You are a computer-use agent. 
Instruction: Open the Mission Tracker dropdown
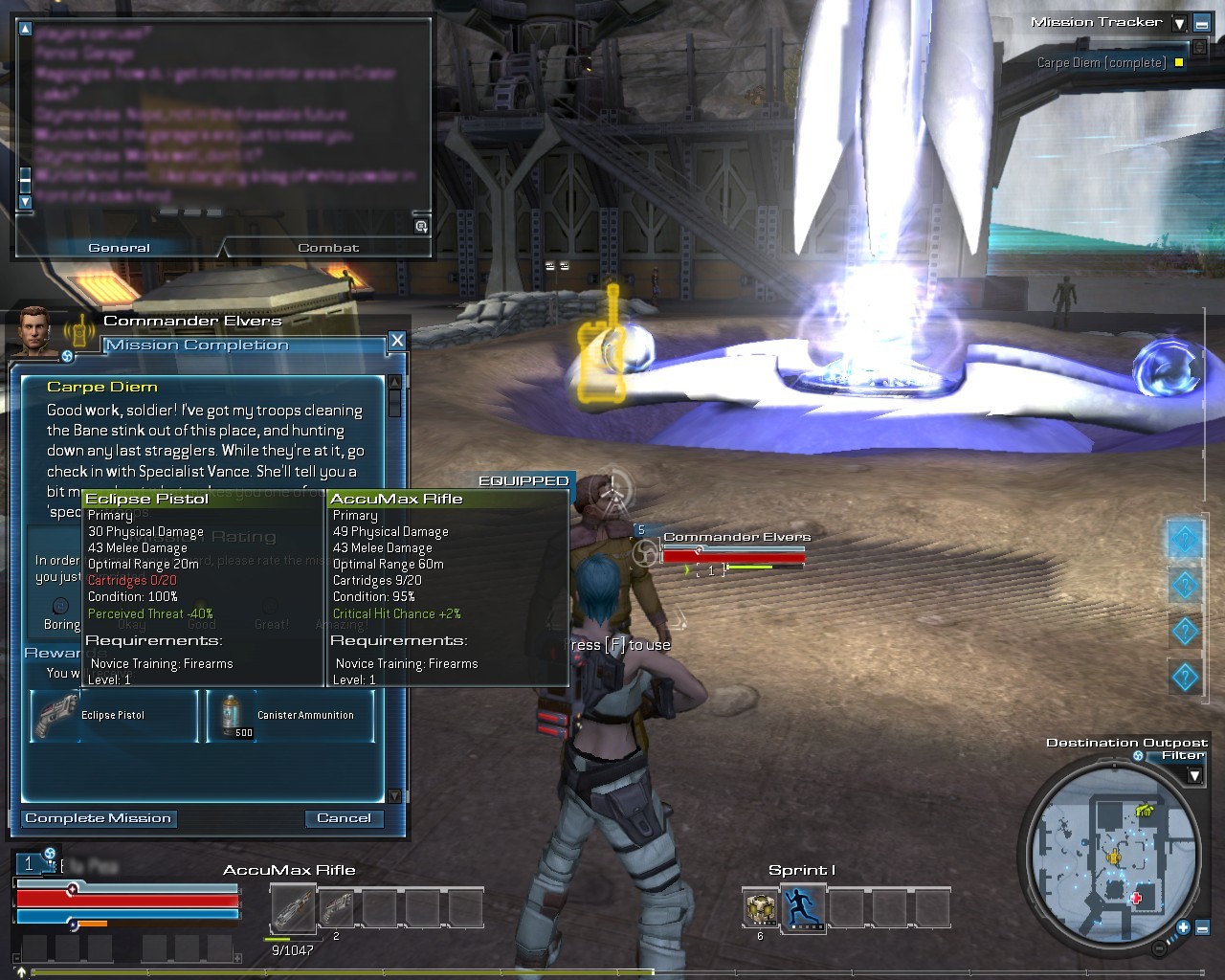point(1179,23)
